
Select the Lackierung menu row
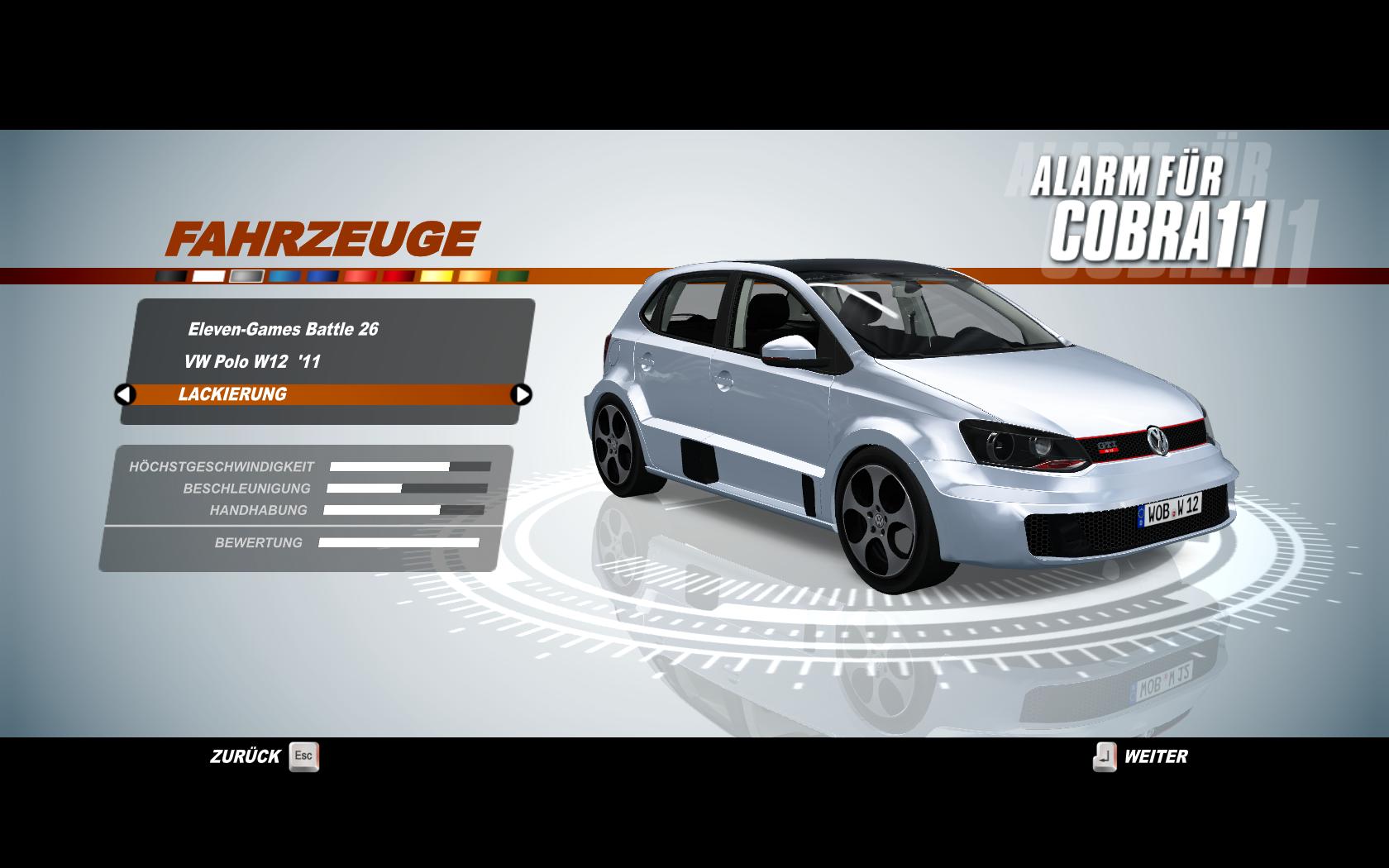322,394
